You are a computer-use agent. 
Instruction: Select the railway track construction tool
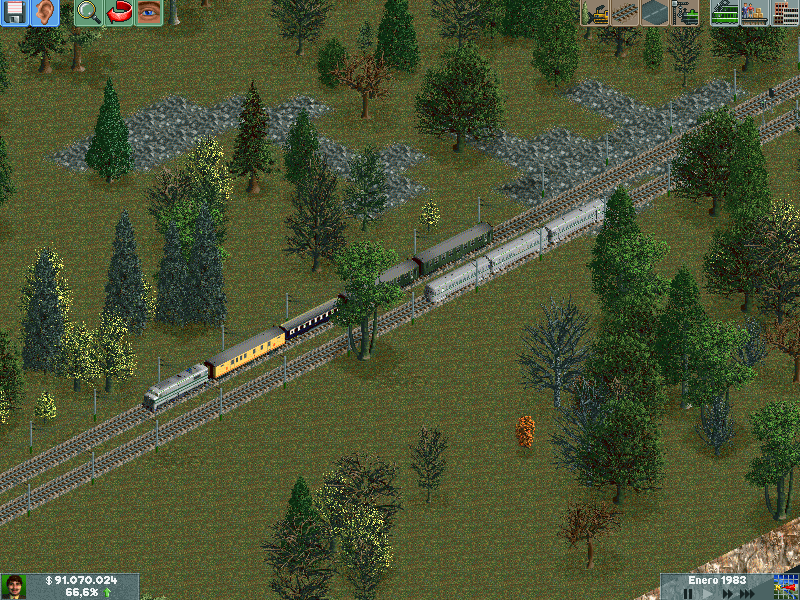click(625, 13)
